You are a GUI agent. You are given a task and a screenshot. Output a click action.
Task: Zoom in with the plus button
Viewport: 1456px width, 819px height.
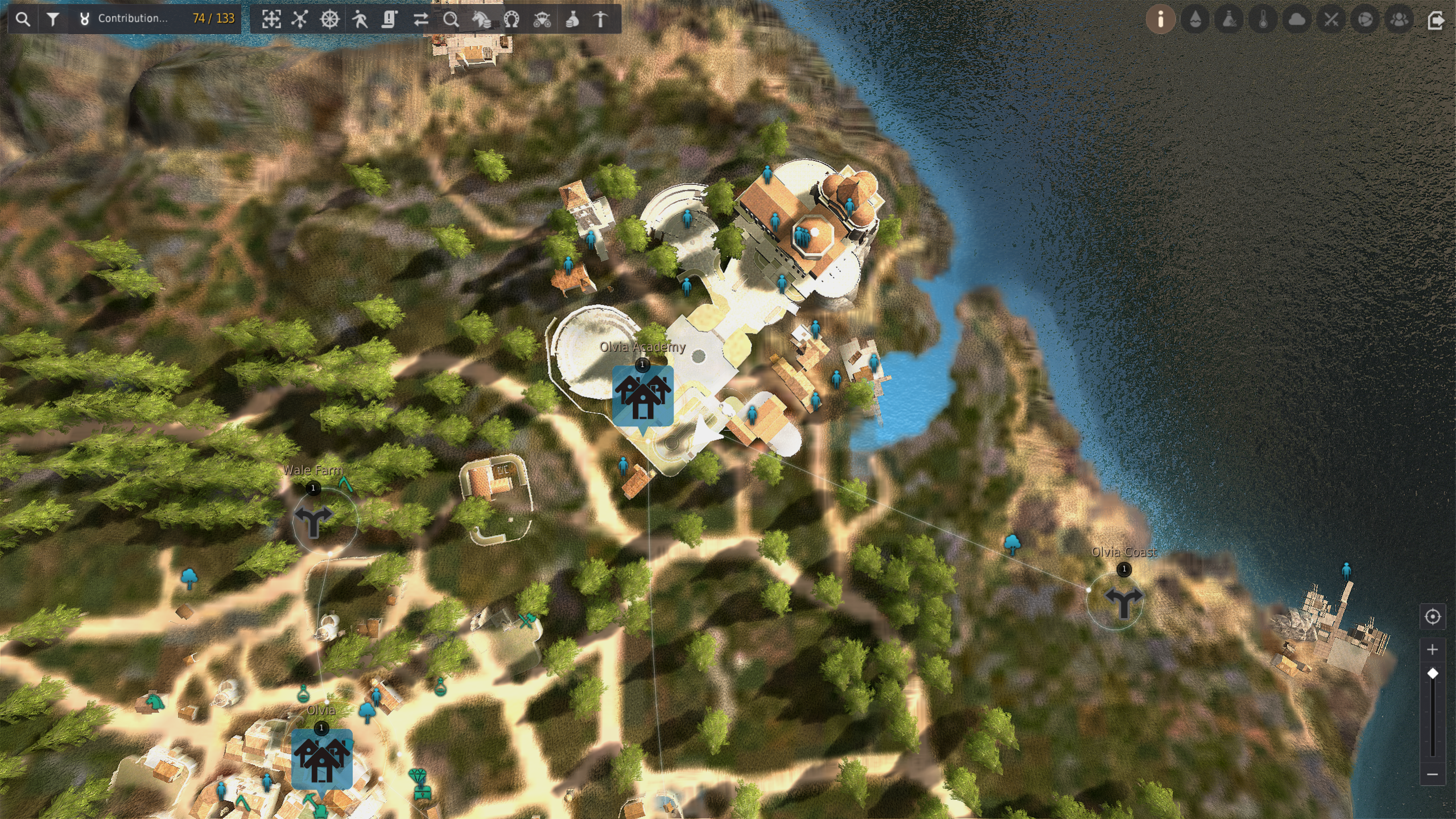pyautogui.click(x=1432, y=649)
